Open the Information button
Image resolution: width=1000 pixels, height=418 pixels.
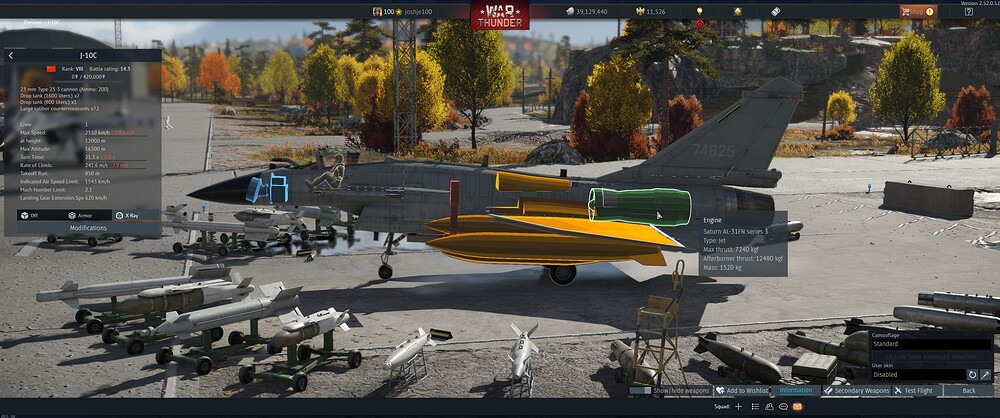click(x=795, y=391)
